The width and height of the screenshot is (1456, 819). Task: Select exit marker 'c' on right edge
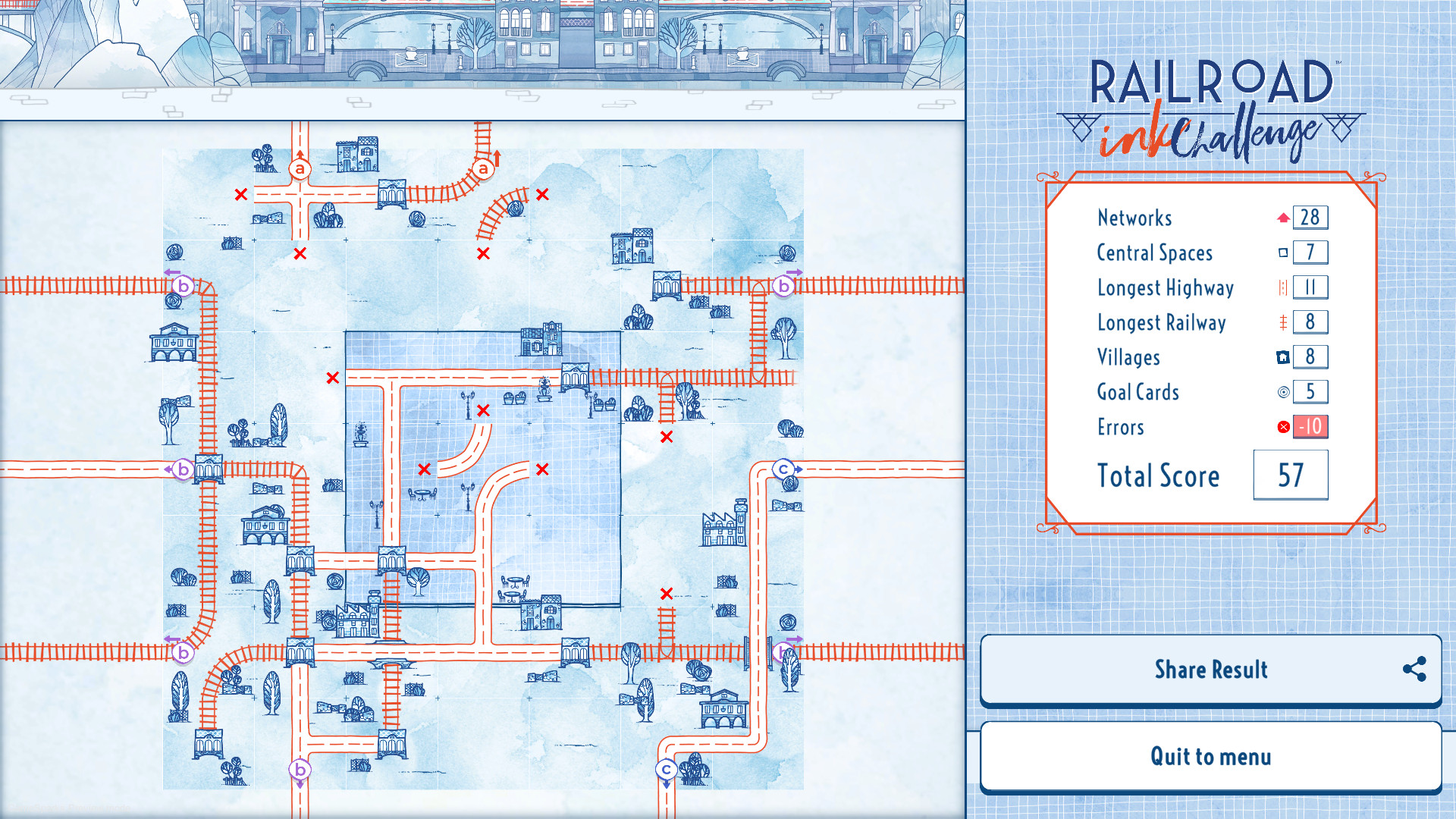(782, 468)
